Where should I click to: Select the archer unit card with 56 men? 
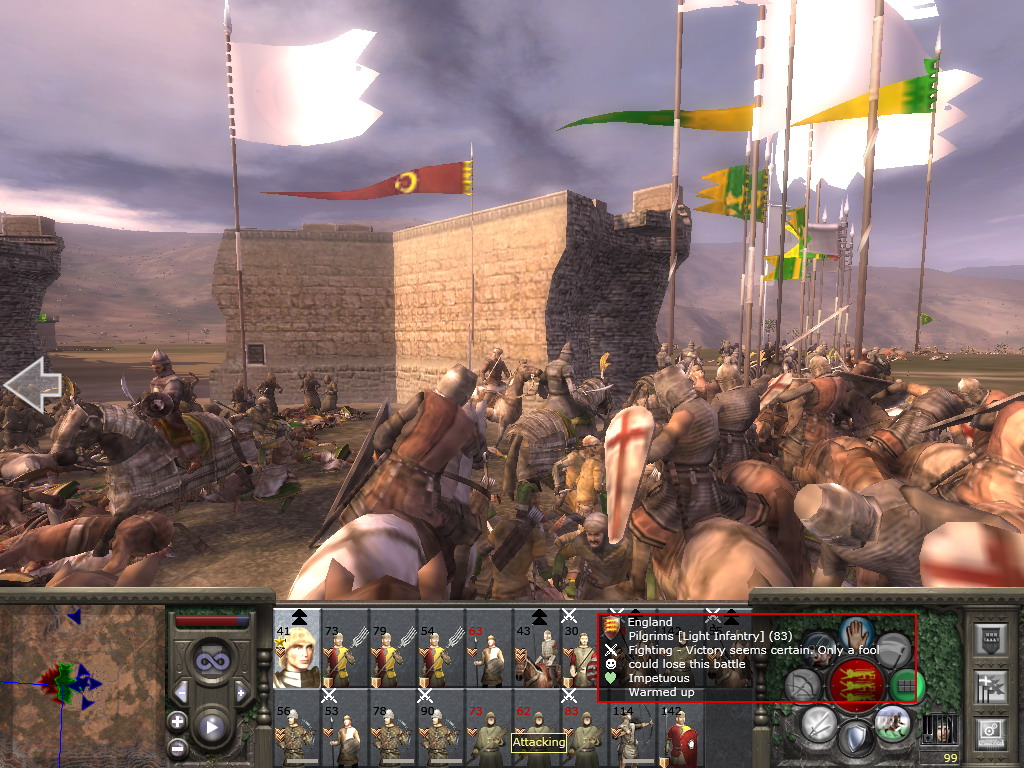(296, 731)
